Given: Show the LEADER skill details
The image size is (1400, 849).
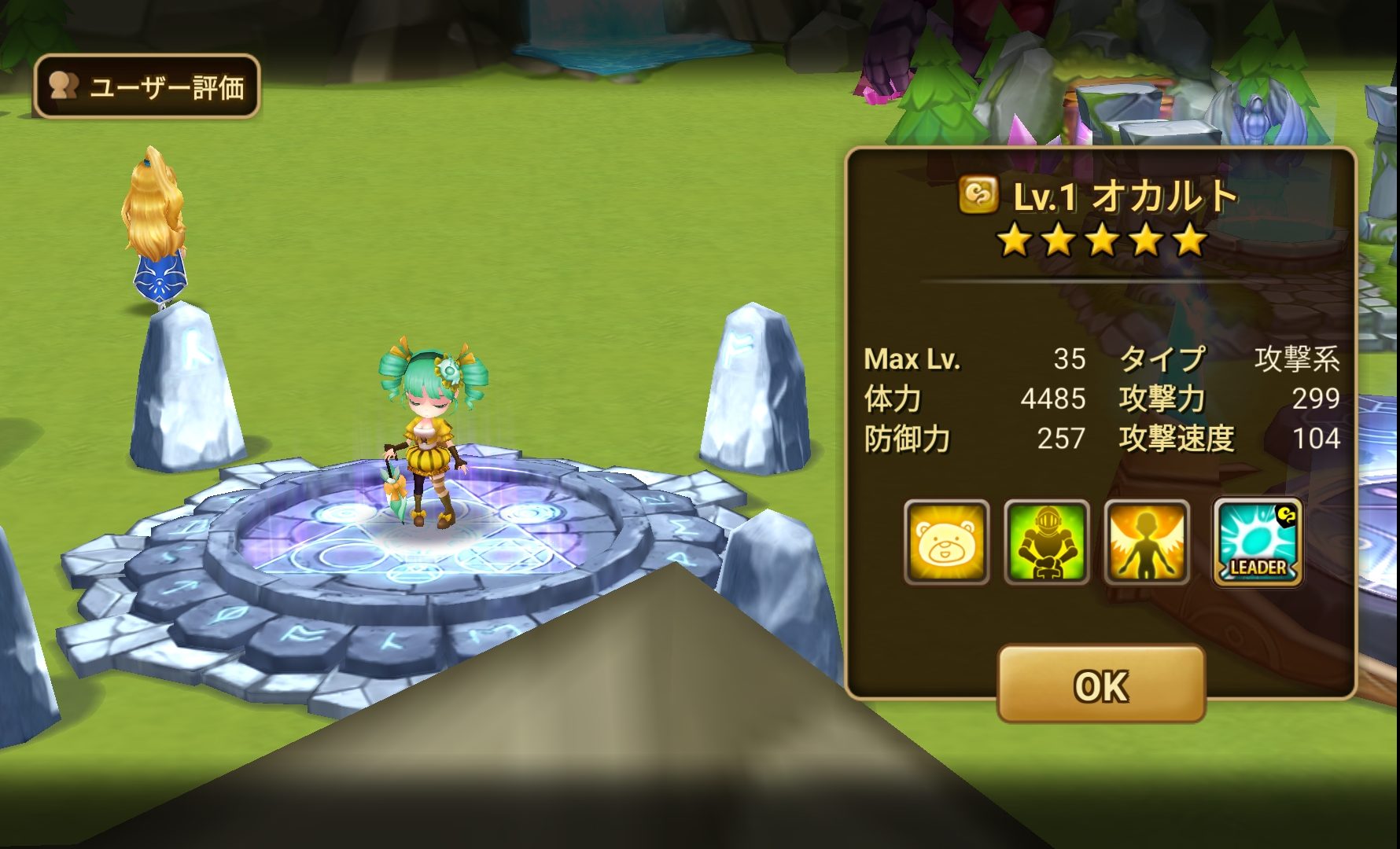Looking at the screenshot, I should 1257,542.
